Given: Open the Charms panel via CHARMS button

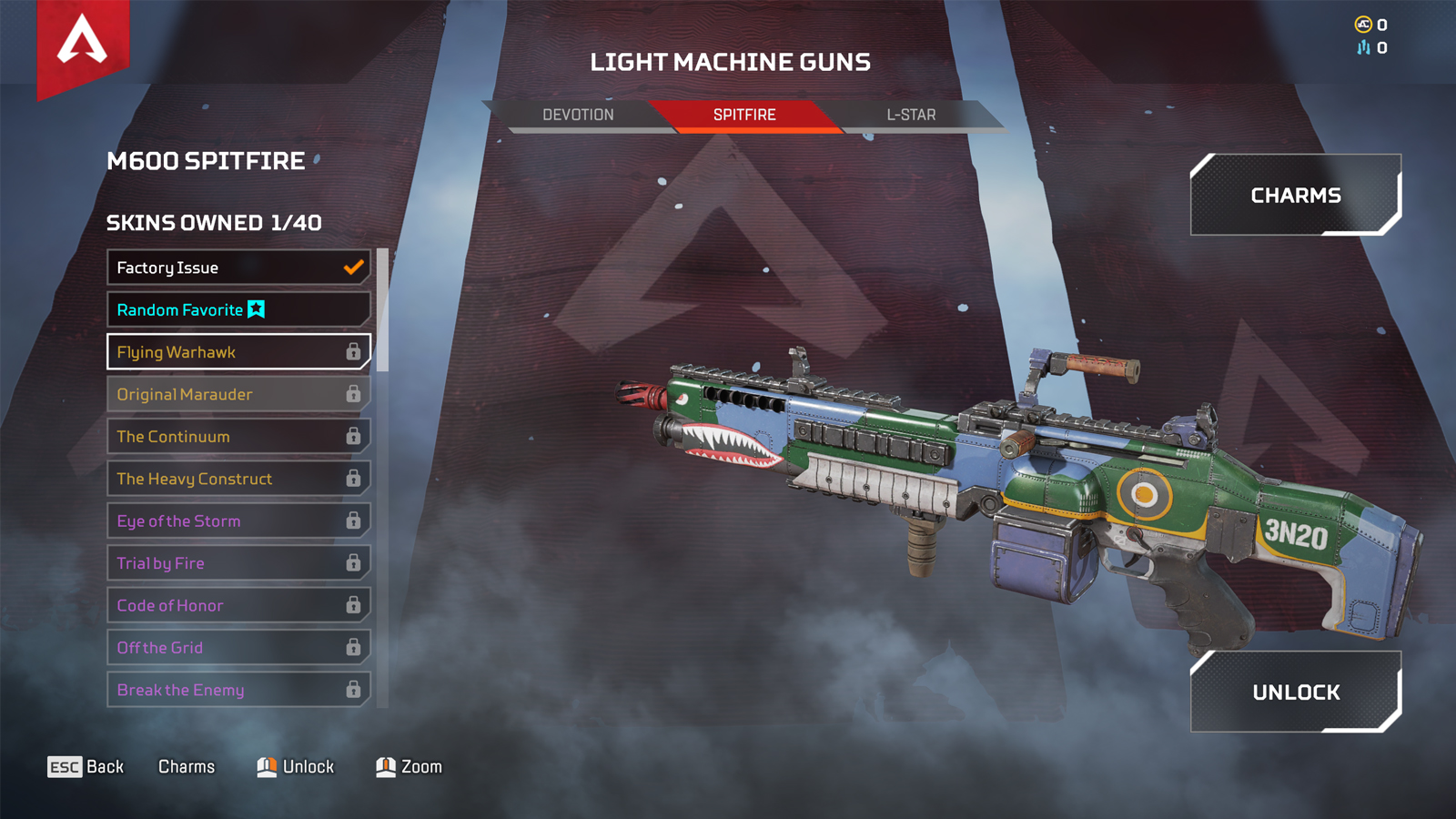Looking at the screenshot, I should coord(1295,194).
